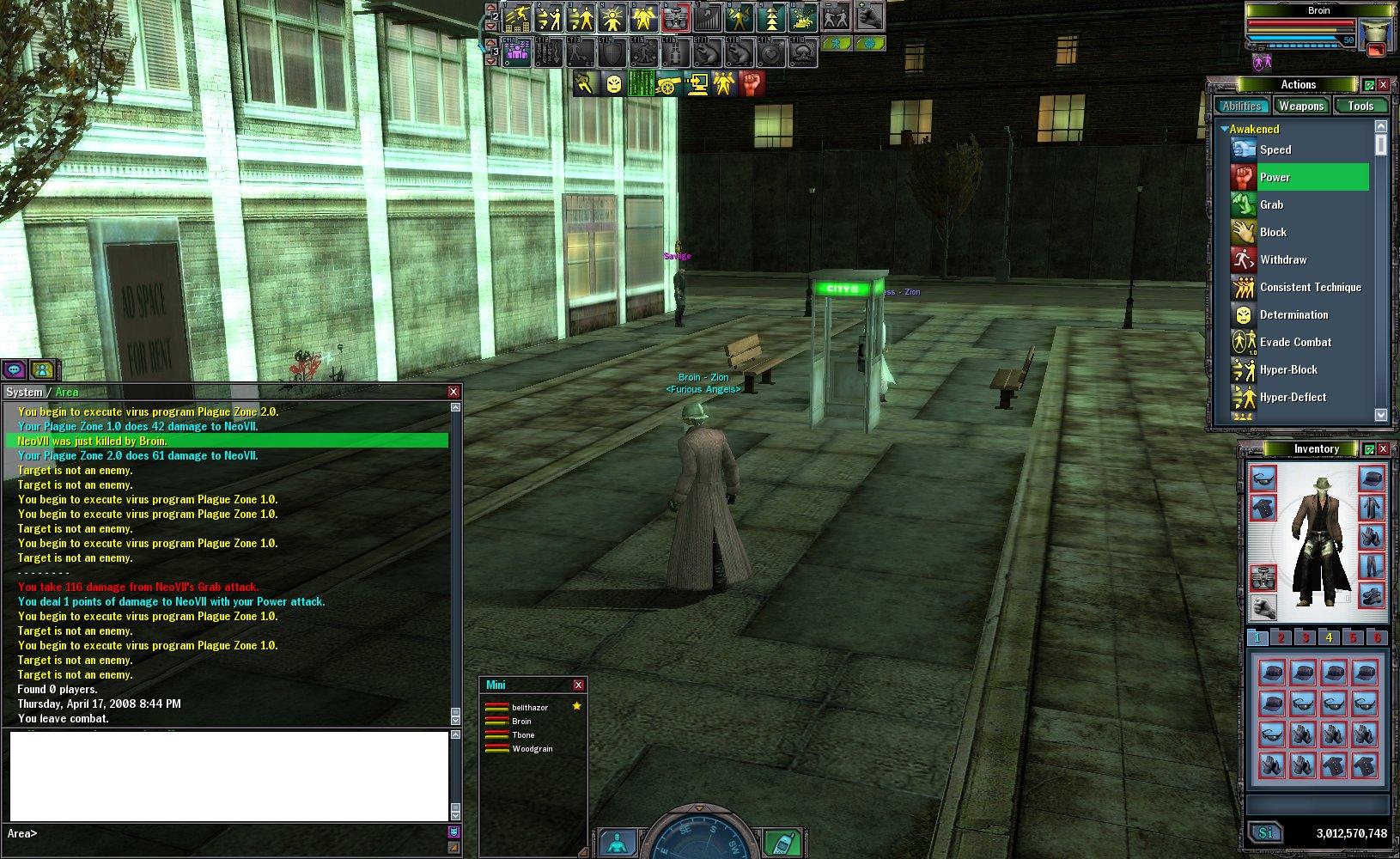Select Hyper-Block in the actions list
The image size is (1400, 859).
pos(1288,369)
